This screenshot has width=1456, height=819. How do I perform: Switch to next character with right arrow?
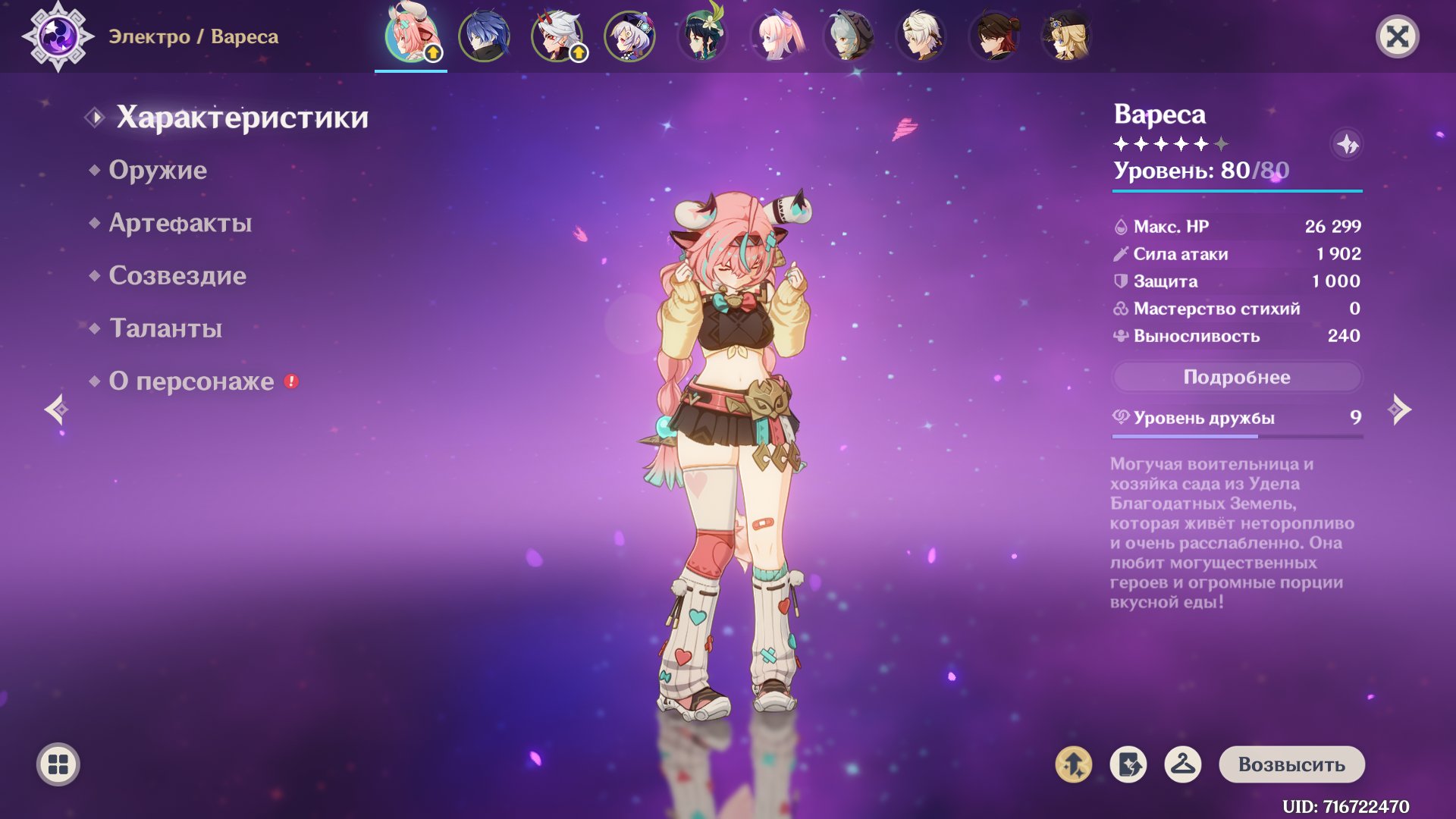(x=1399, y=409)
